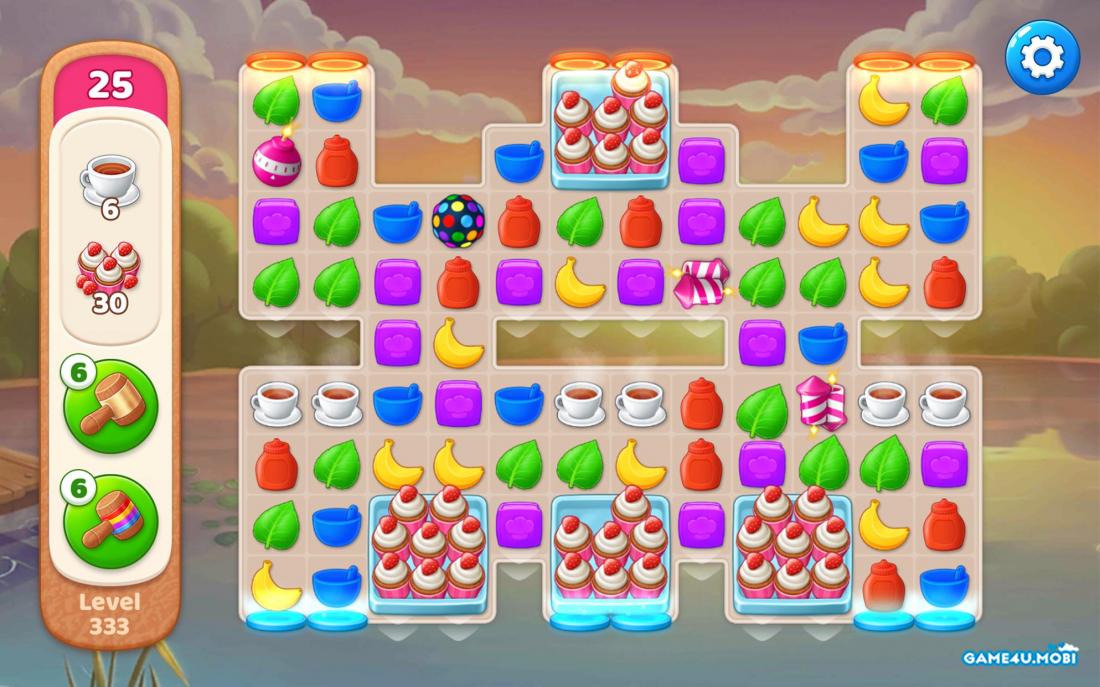Viewport: 1100px width, 687px height.
Task: Tap the cupcake box at the board's top
Action: [611, 127]
